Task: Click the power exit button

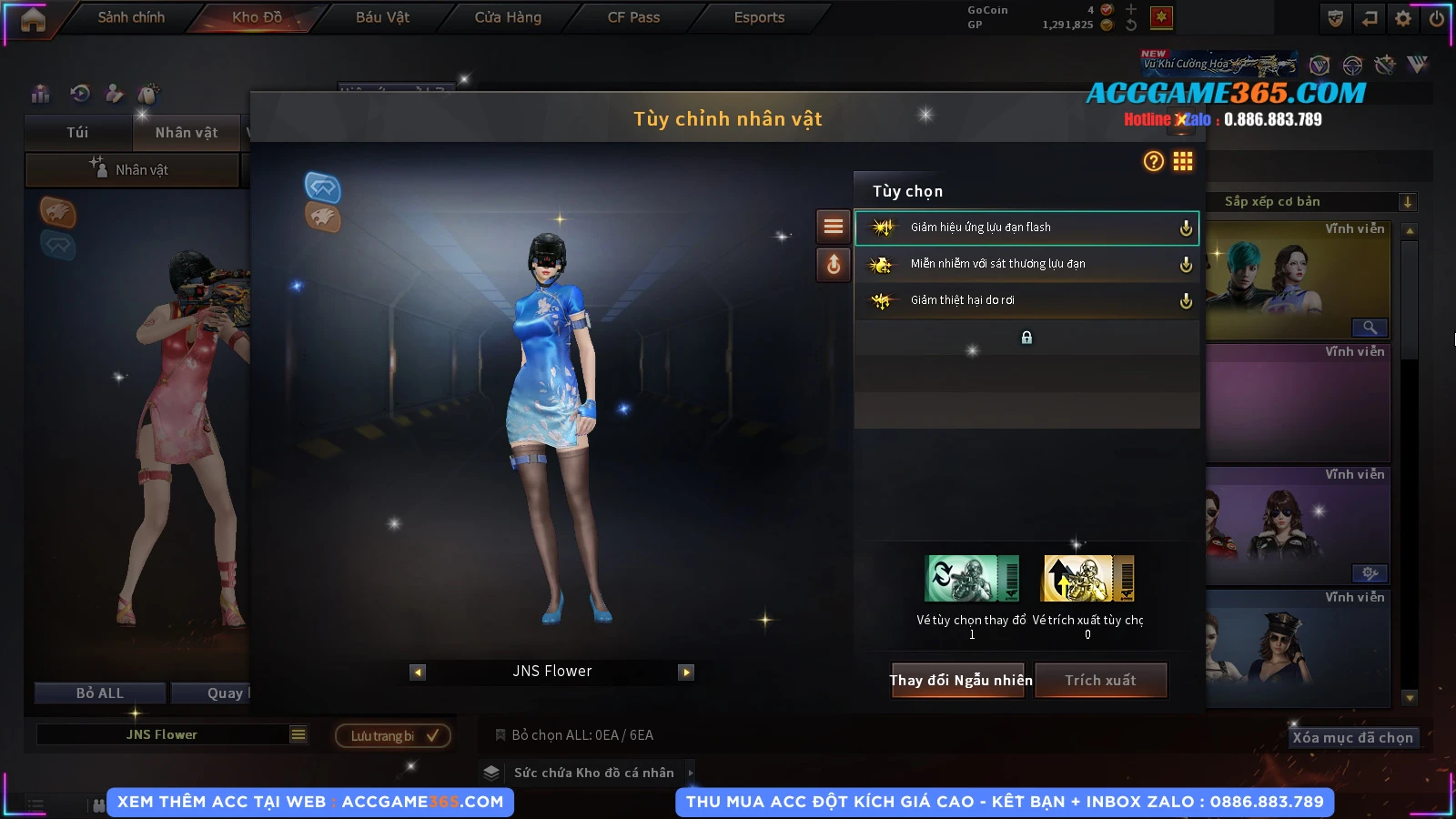Action: (1437, 18)
